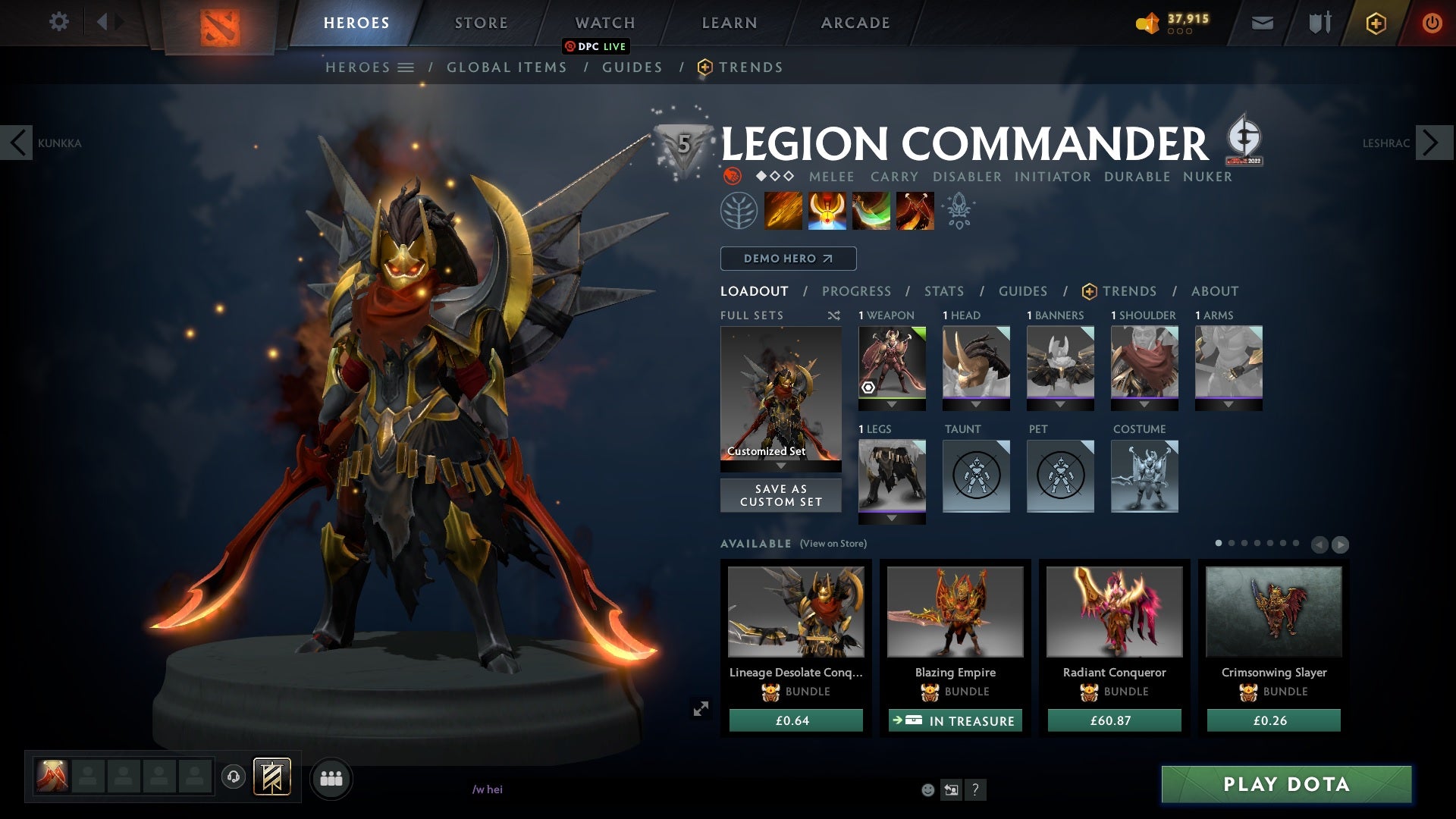Click the chat input field at the bottom
The image size is (1456, 819).
coord(531,790)
